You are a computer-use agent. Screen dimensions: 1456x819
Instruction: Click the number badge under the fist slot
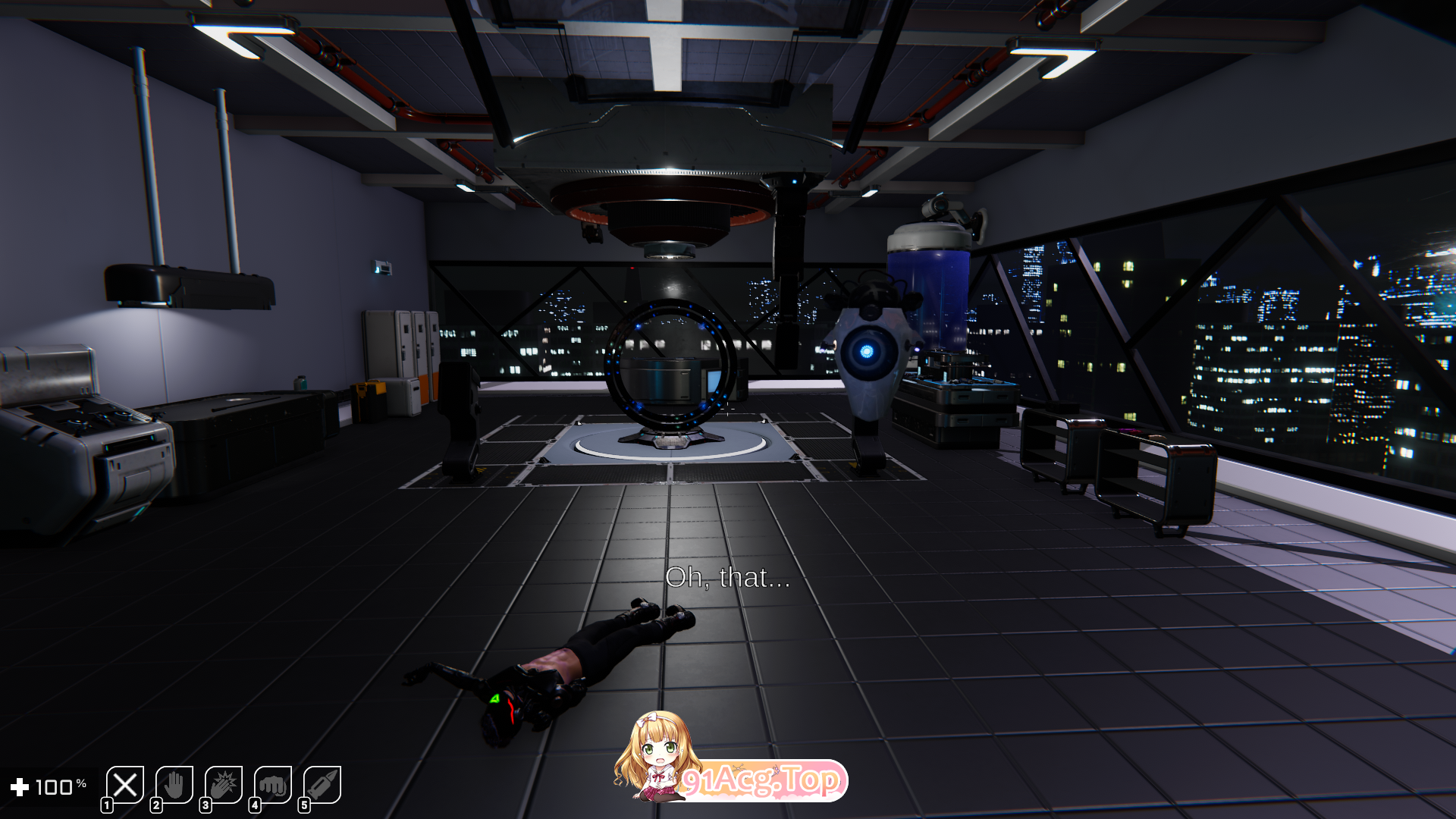(256, 806)
